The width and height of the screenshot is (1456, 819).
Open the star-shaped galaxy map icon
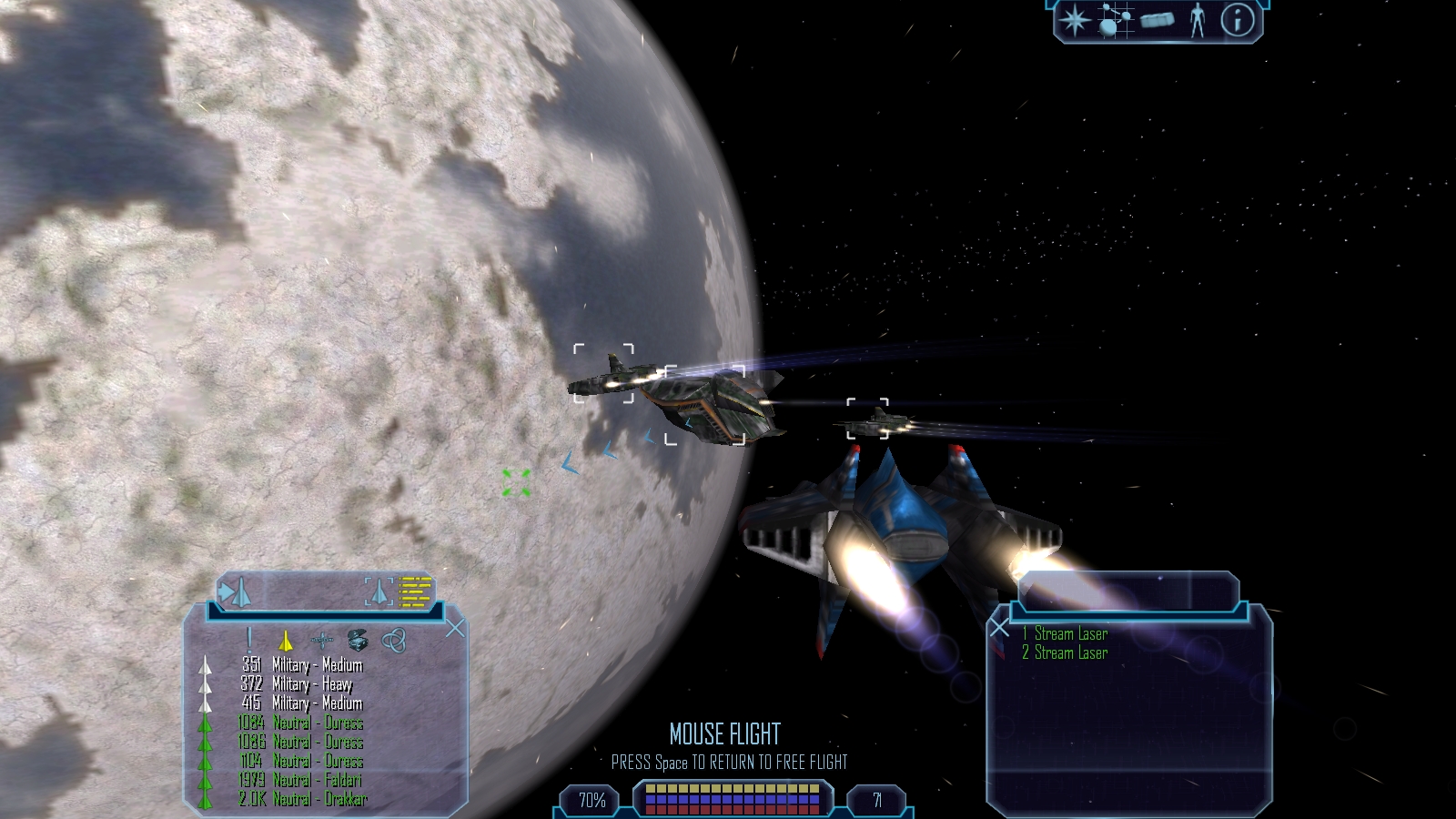click(1076, 21)
